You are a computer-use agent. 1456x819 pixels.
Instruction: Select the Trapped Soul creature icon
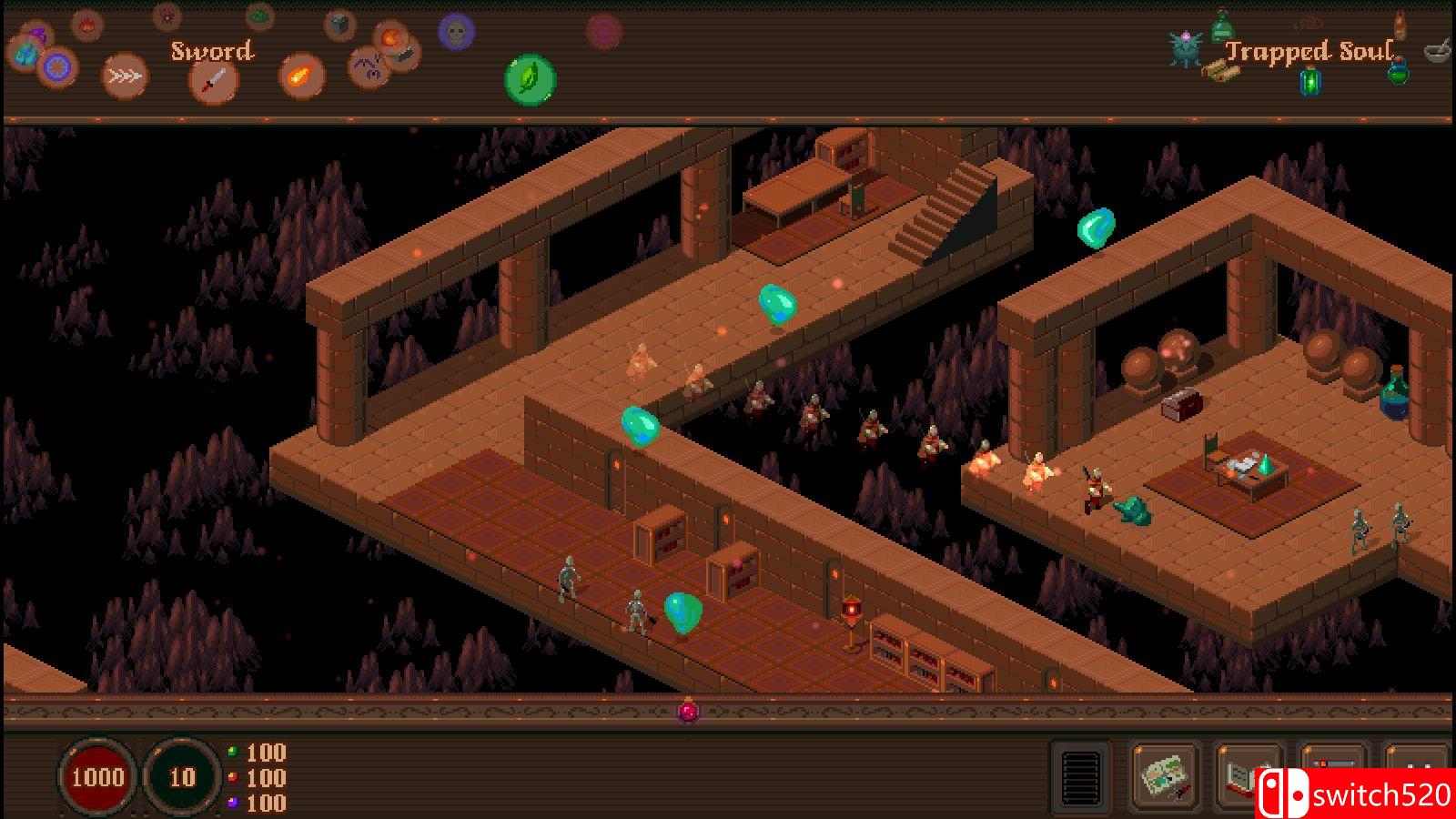coord(1184,47)
